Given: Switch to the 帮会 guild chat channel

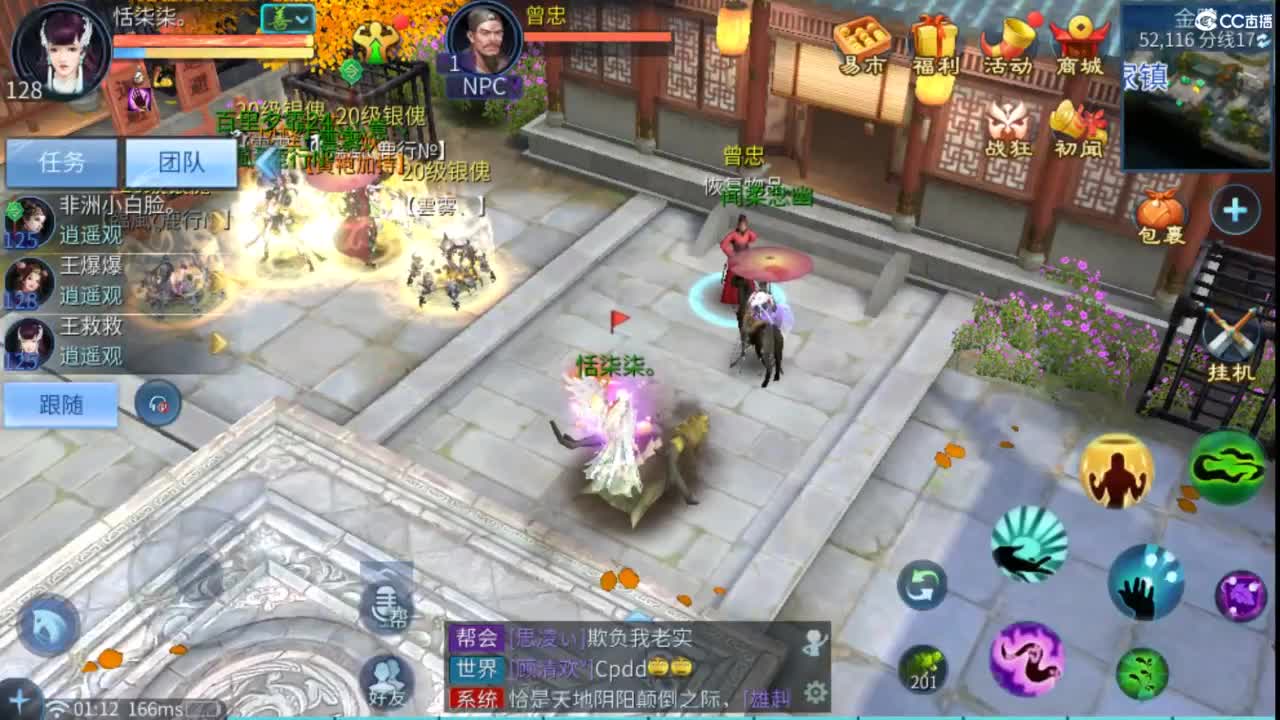Looking at the screenshot, I should coord(477,637).
